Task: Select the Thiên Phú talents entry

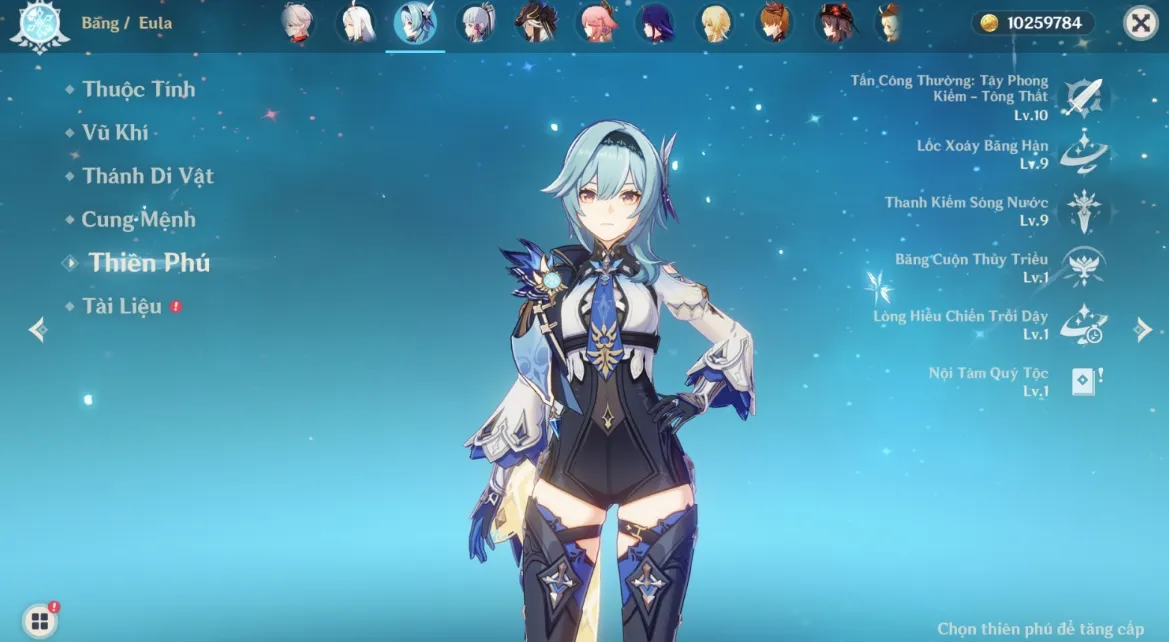Action: tap(149, 263)
